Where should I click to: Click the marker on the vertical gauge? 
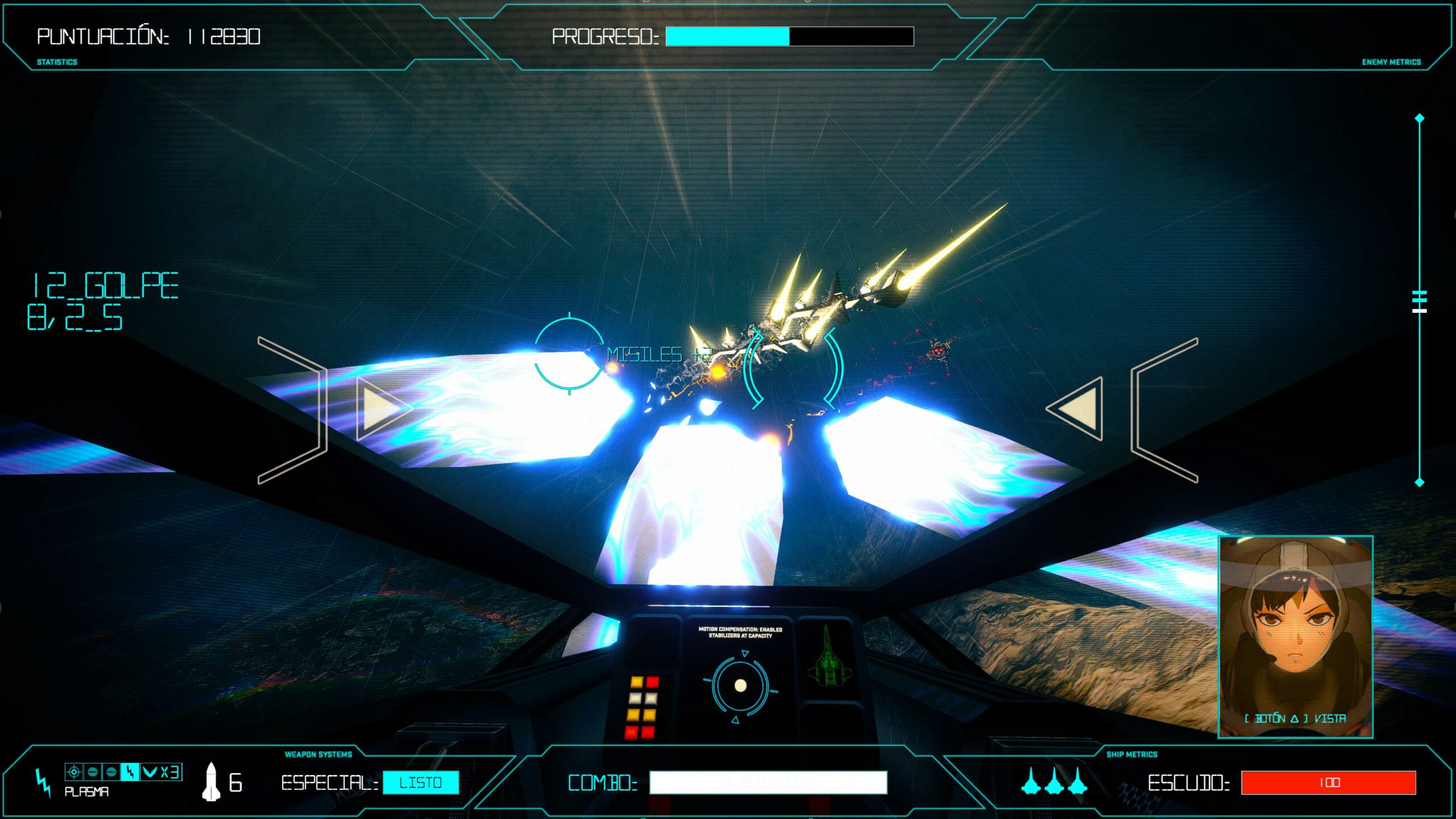[1420, 301]
